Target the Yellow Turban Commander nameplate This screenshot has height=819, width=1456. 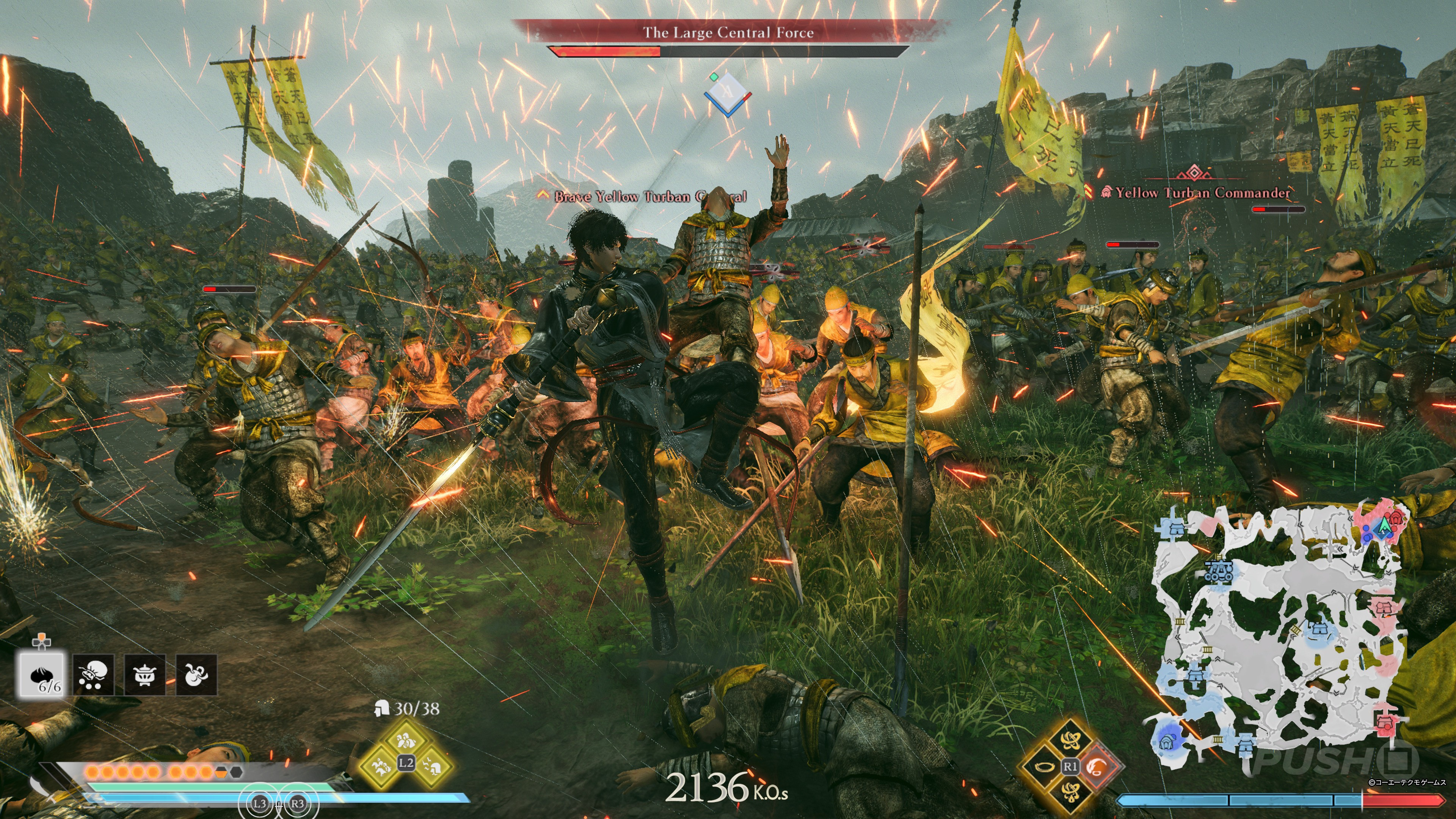[1202, 193]
